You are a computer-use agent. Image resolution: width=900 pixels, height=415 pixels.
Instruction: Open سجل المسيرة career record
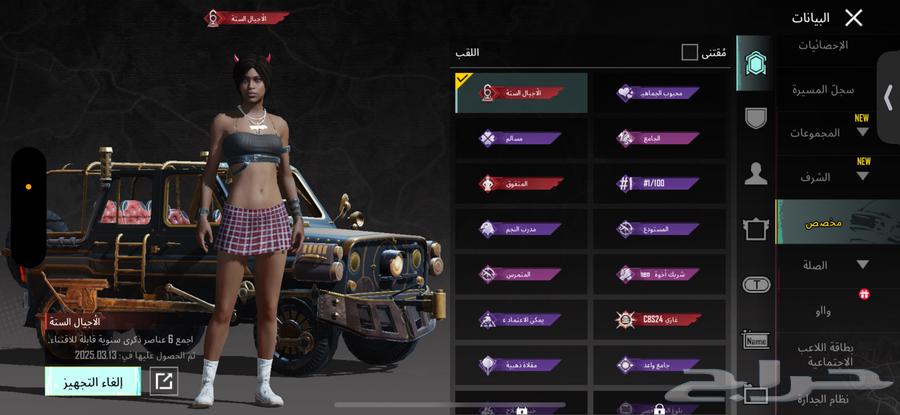(x=824, y=90)
